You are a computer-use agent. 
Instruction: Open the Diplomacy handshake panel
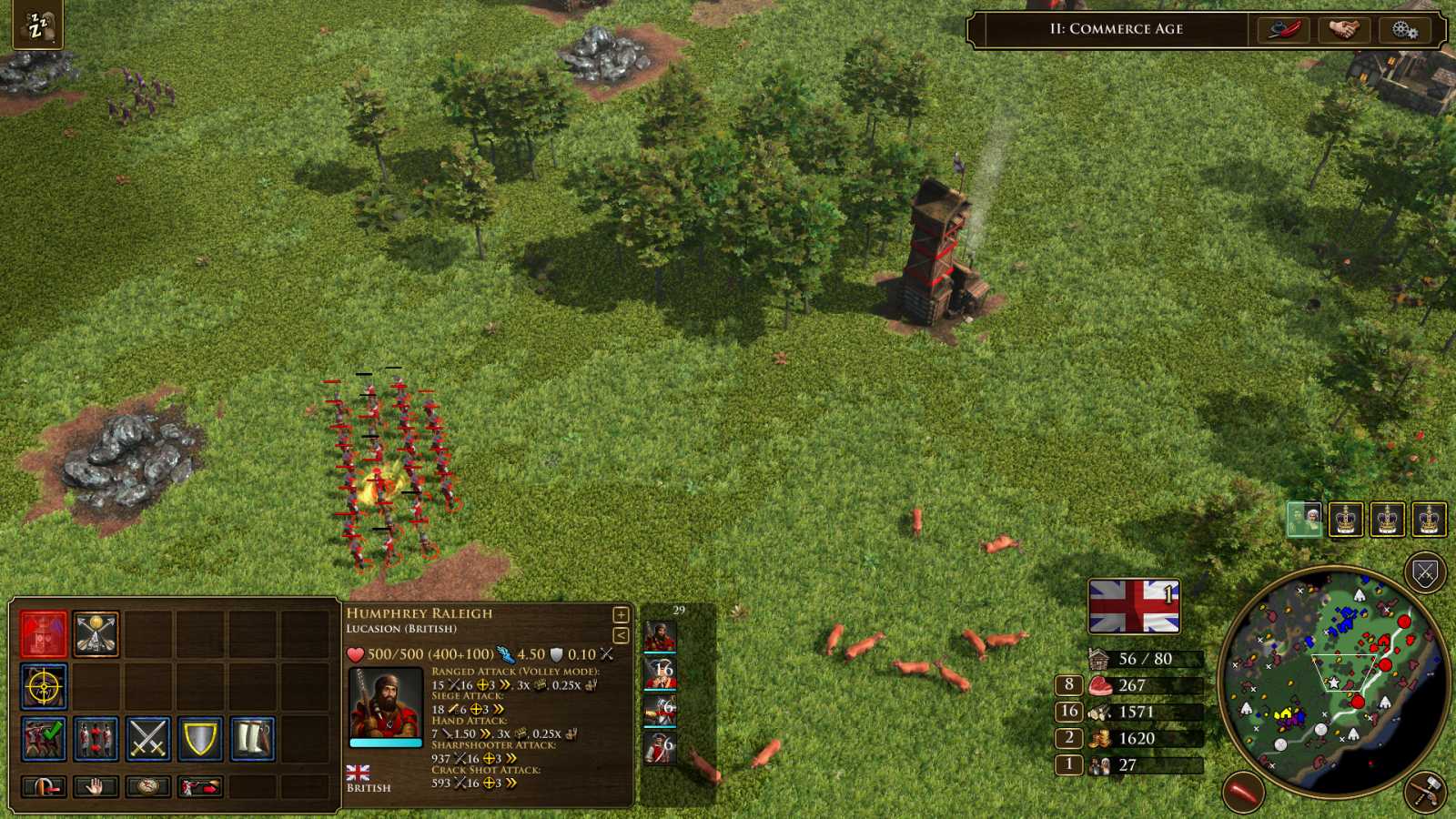1344,29
